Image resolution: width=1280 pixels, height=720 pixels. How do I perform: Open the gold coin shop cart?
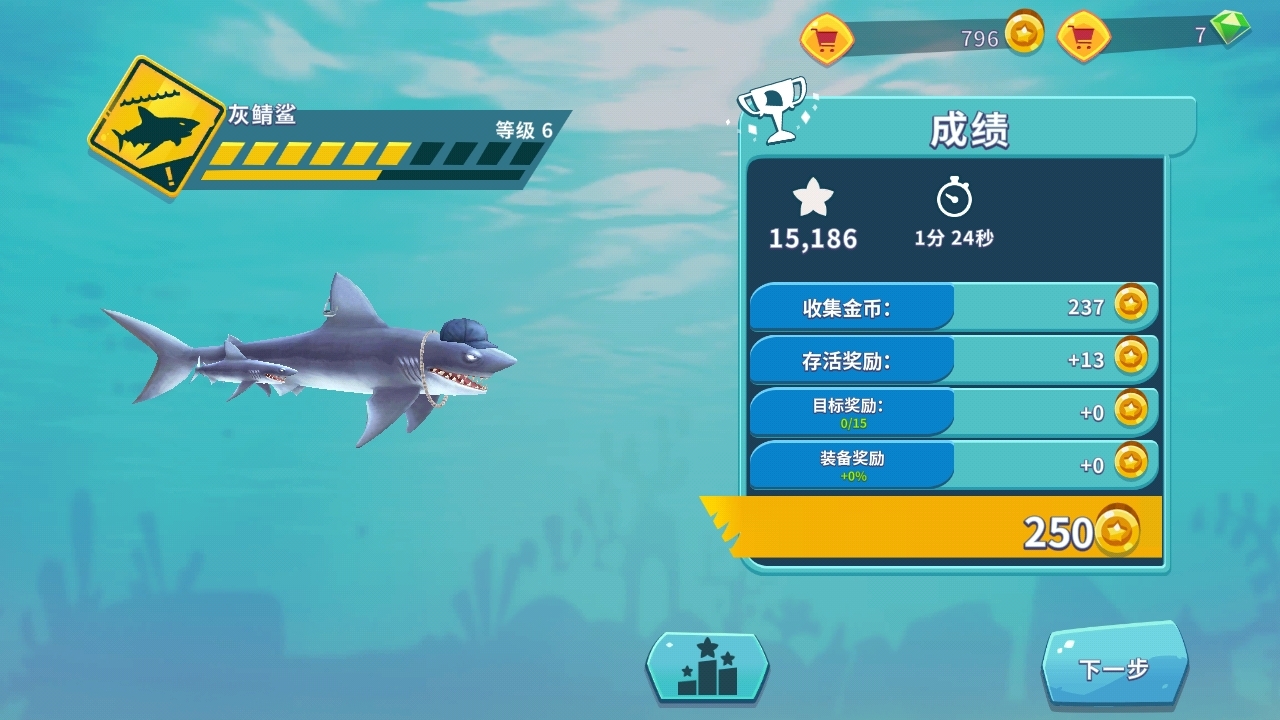pos(827,39)
